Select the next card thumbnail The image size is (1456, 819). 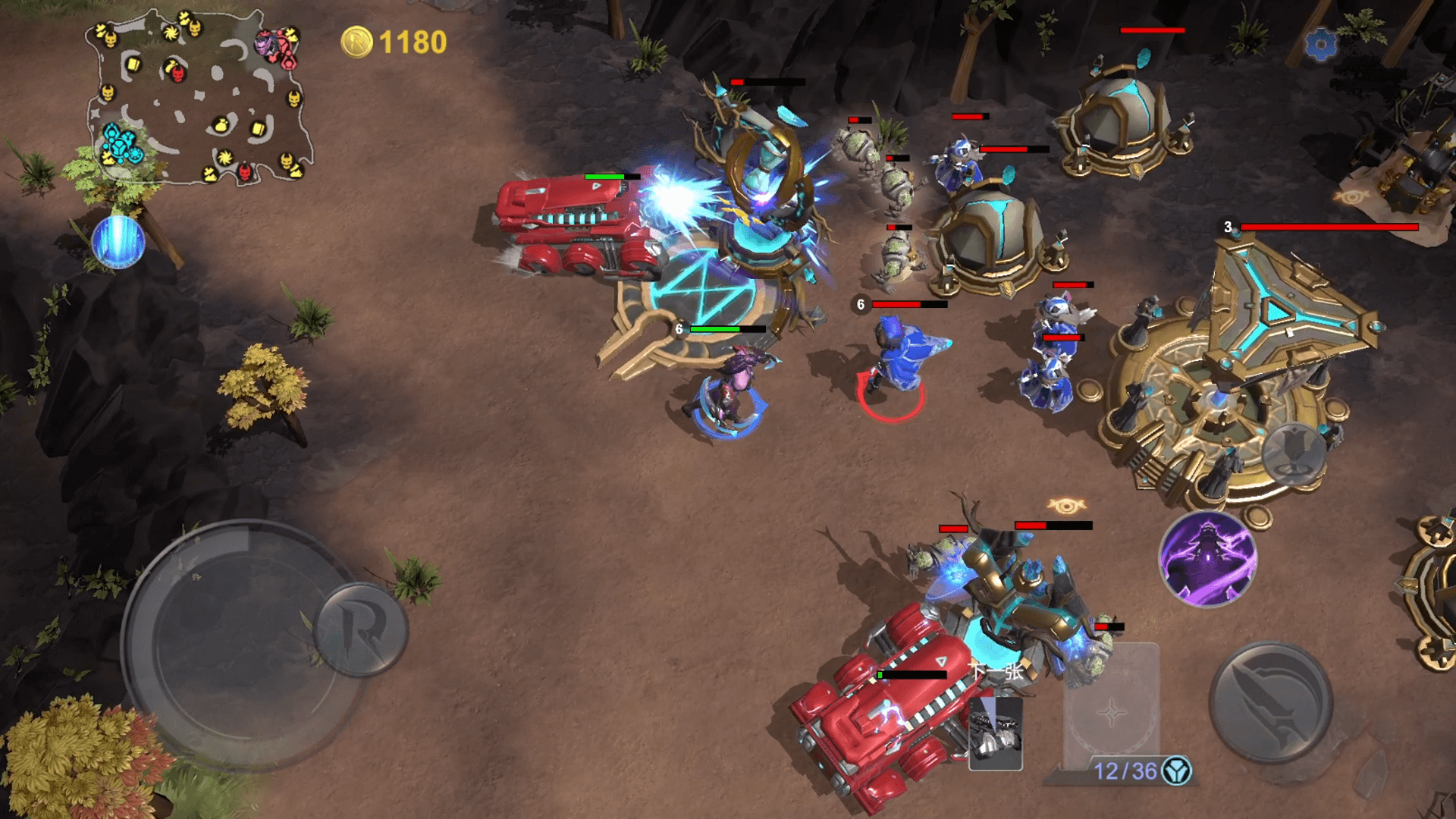coord(996,733)
